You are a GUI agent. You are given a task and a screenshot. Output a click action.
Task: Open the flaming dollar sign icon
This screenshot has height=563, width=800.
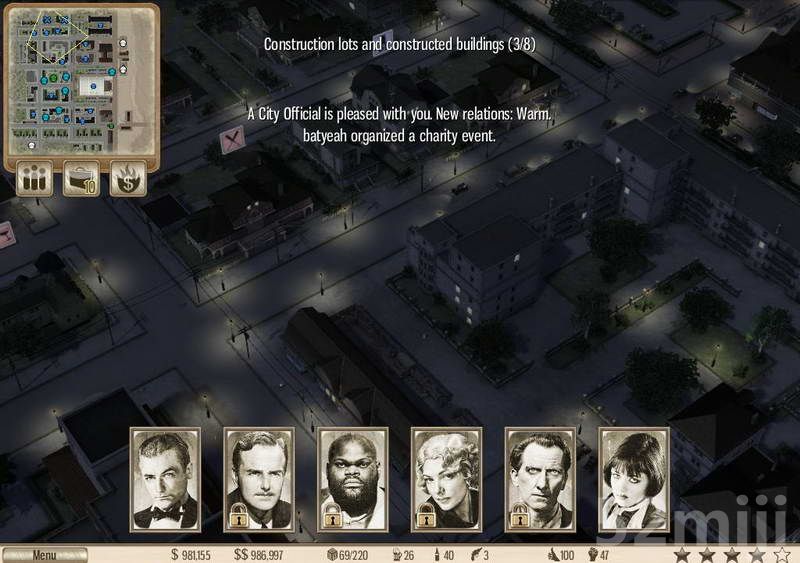coord(128,179)
